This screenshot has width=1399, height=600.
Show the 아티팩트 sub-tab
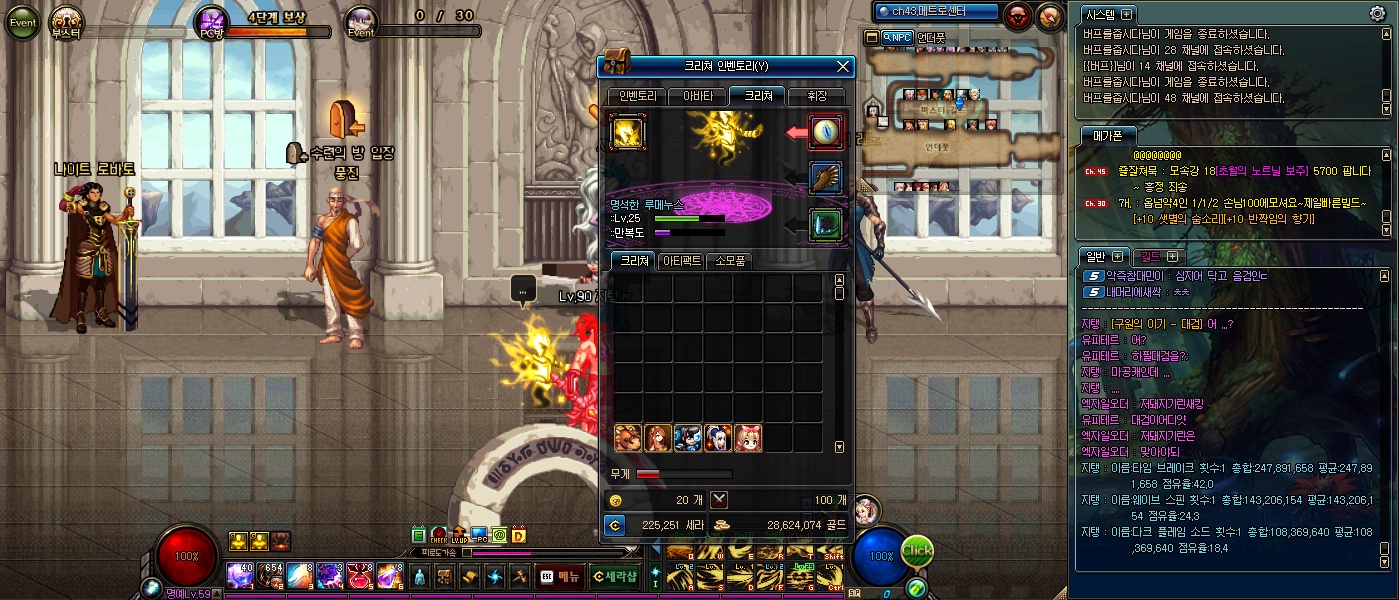click(679, 261)
